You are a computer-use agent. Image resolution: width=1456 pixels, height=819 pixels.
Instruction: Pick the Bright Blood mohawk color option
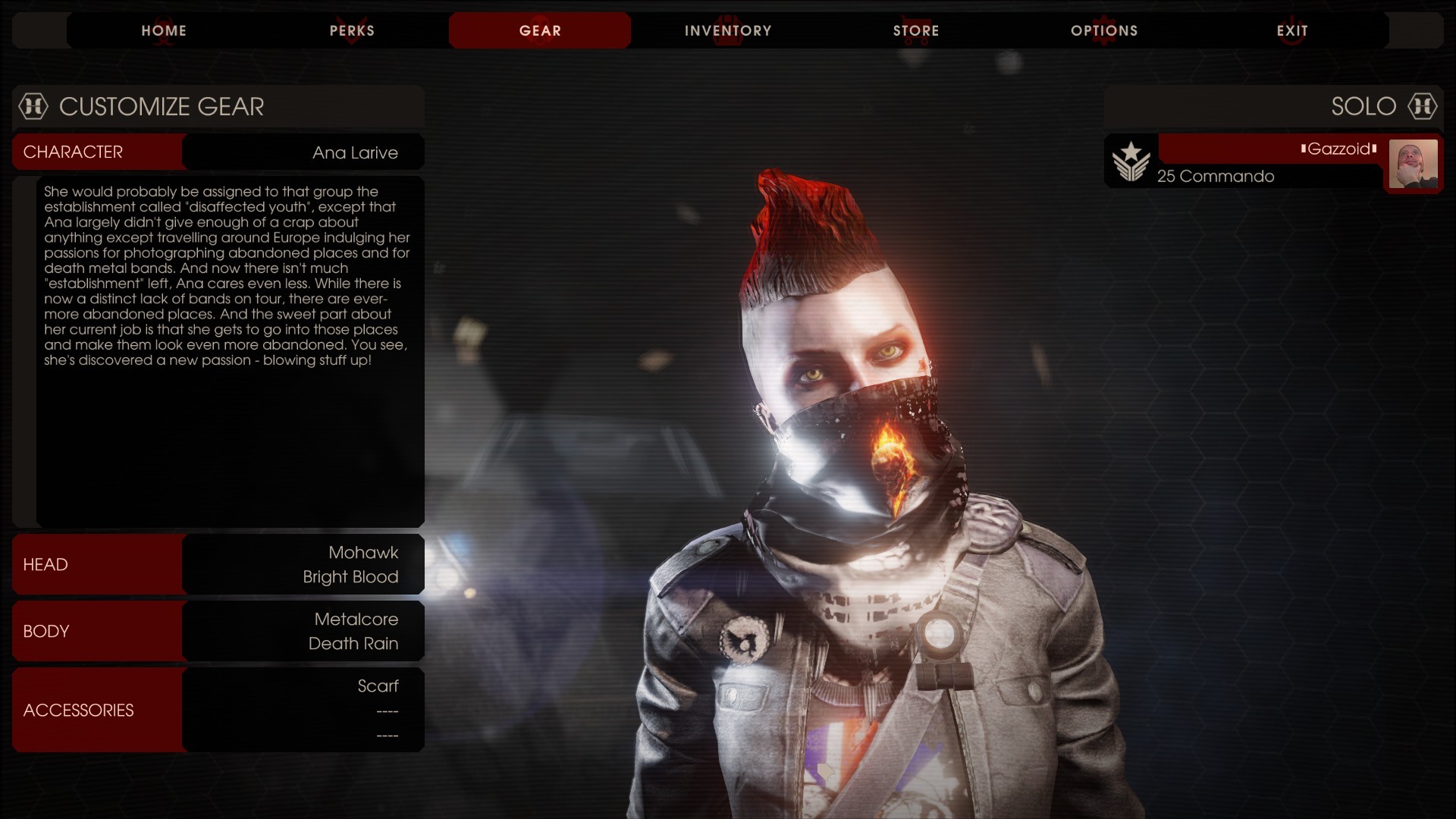point(350,577)
